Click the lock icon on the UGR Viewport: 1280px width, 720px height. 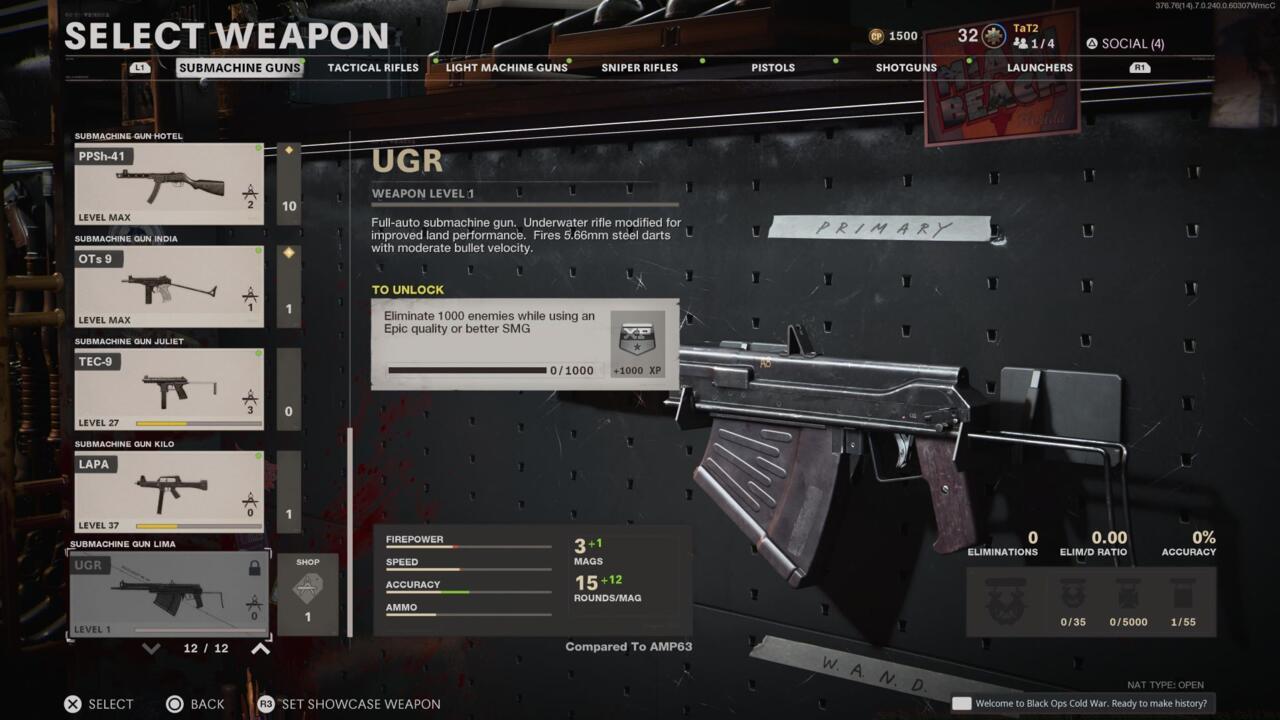point(254,566)
